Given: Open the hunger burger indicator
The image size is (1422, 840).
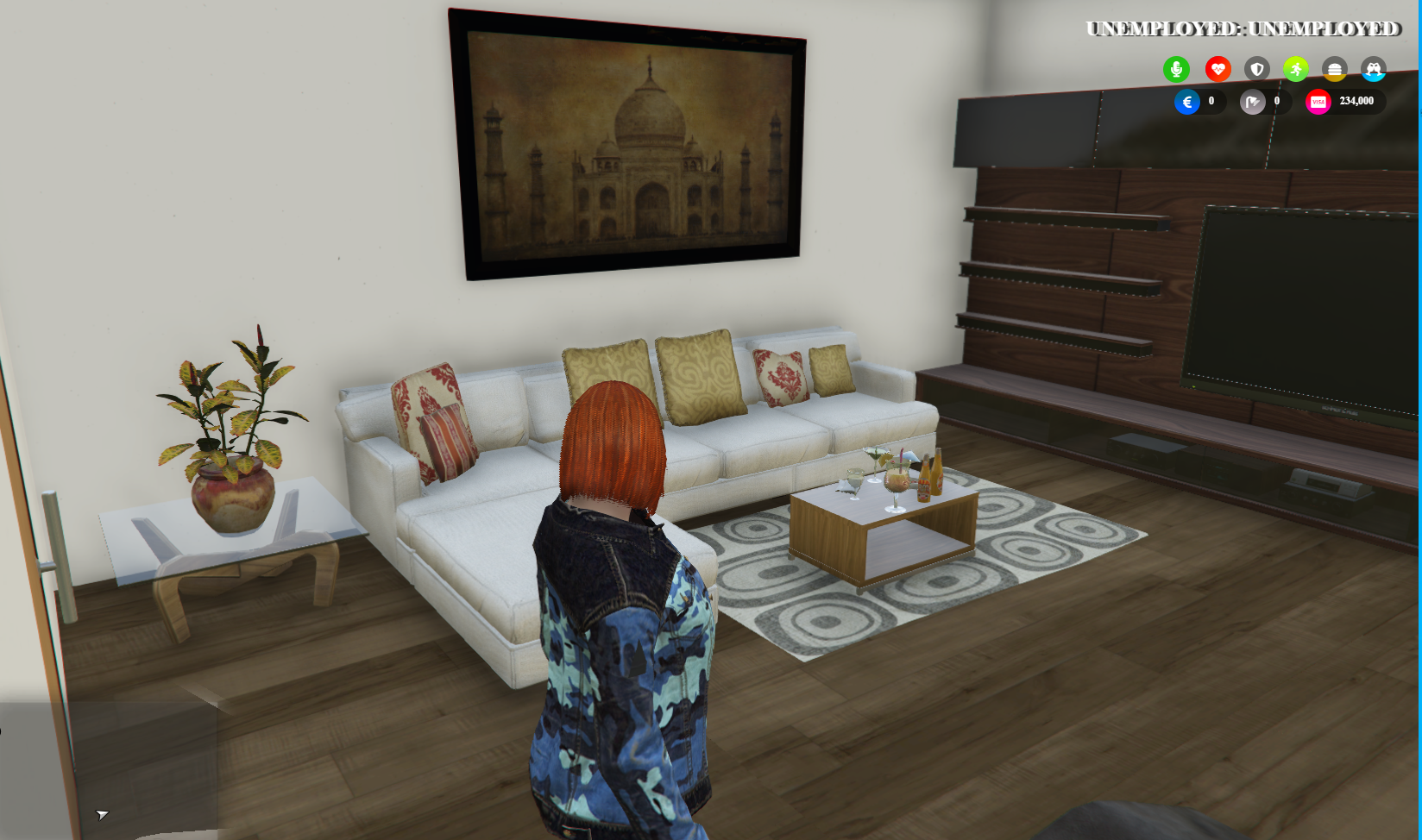Looking at the screenshot, I should (1334, 70).
